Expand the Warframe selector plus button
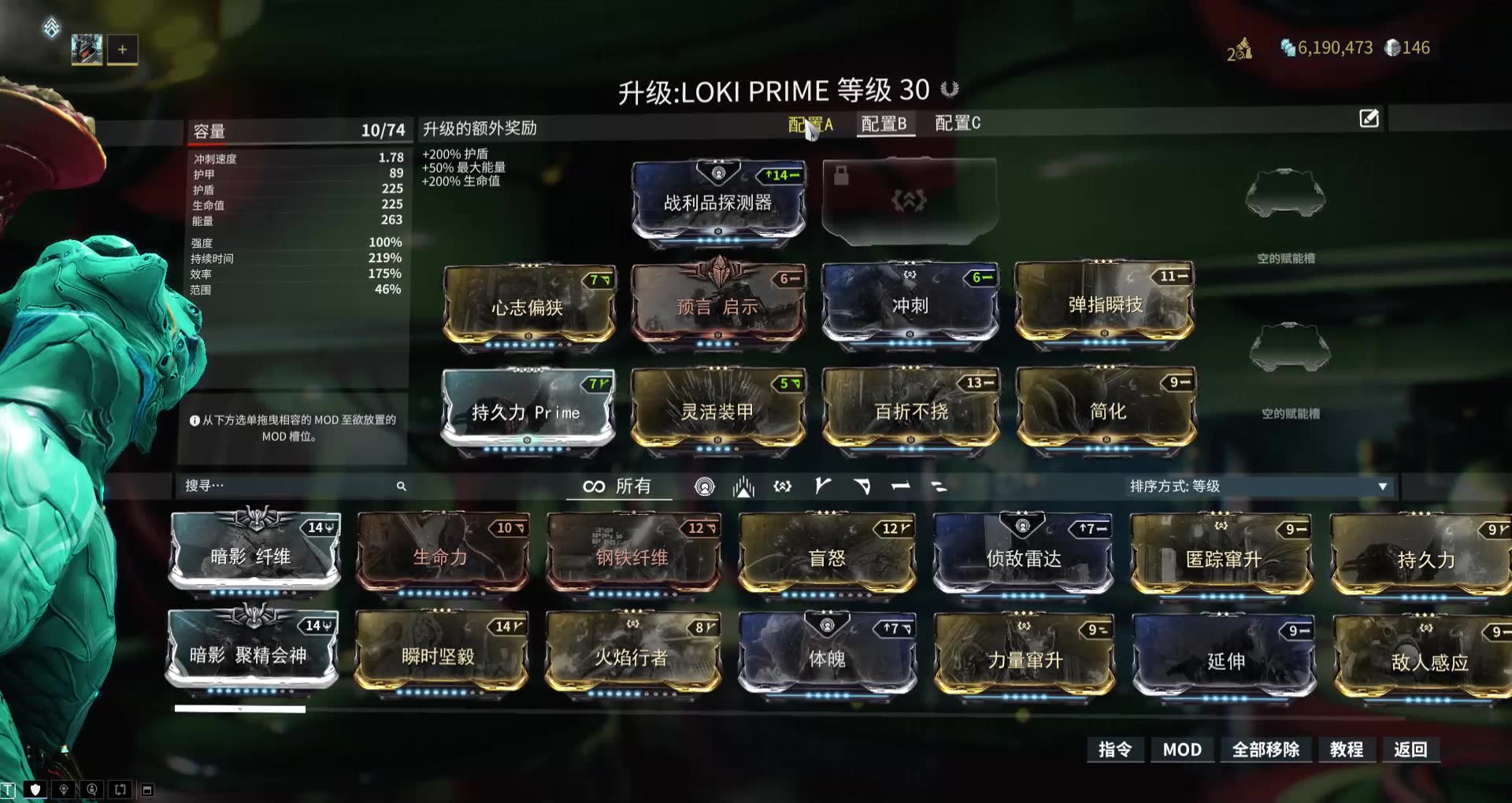Viewport: 1512px width, 803px height. pos(122,49)
